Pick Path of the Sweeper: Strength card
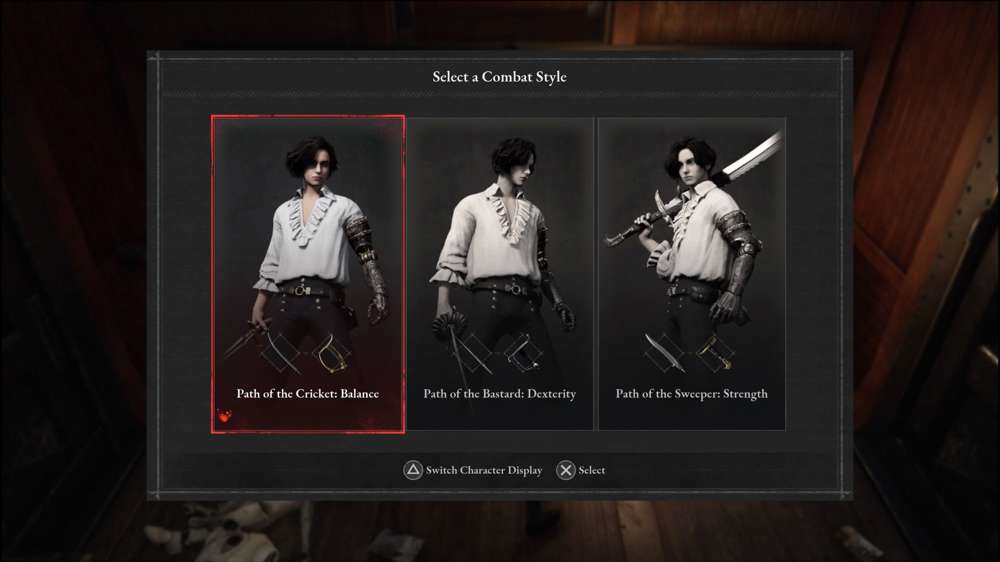This screenshot has width=1000, height=562. tap(692, 274)
